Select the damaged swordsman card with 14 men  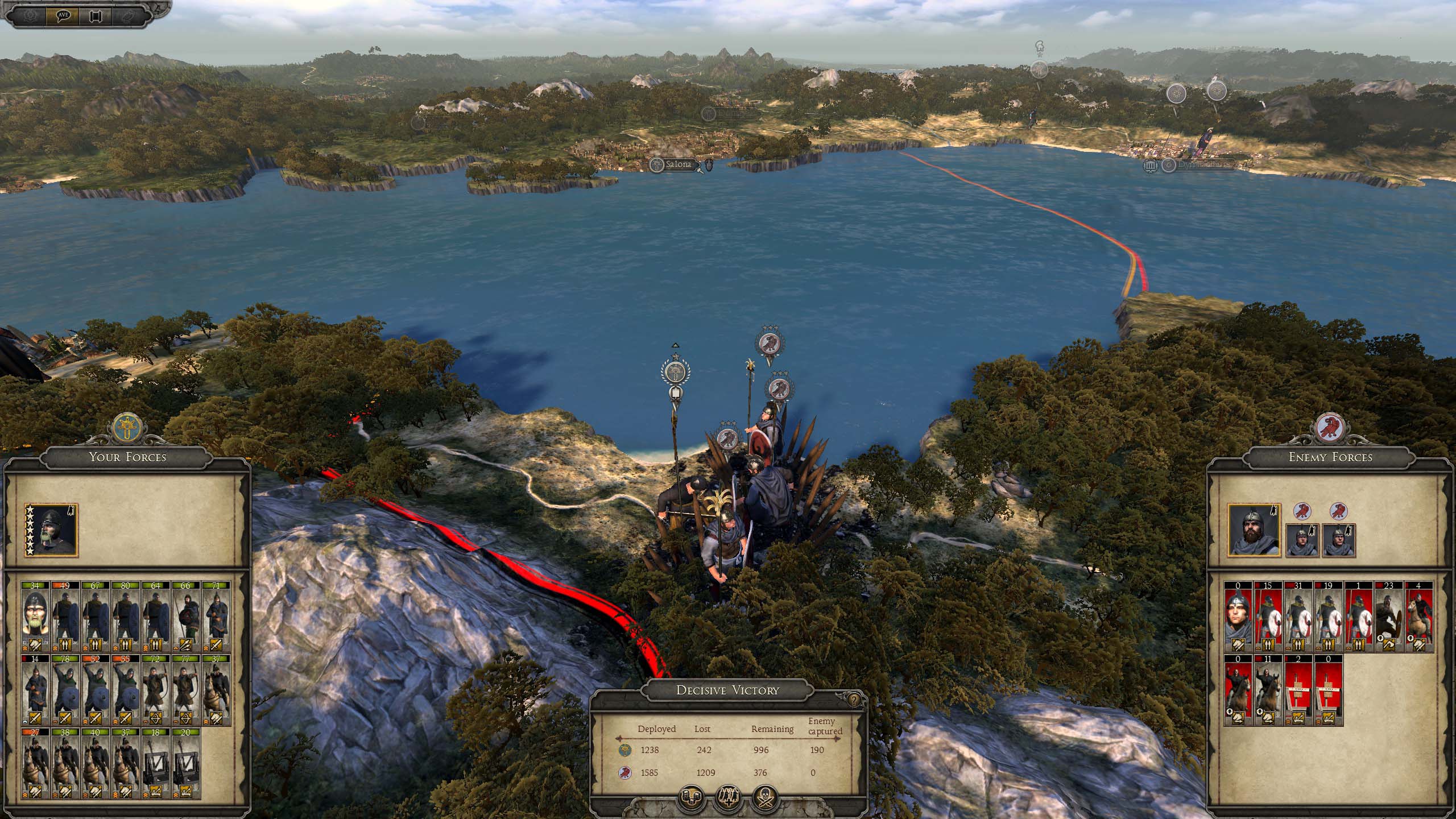coord(36,690)
